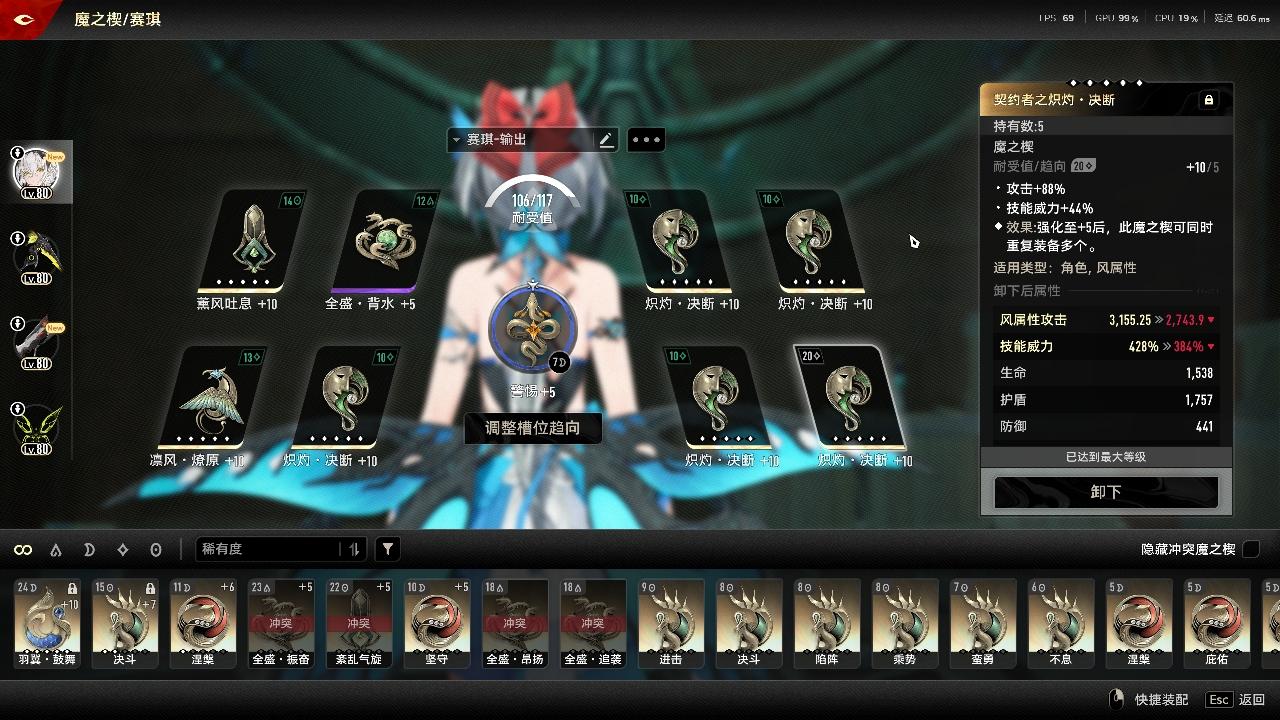Select the infinity all-types filter tab

pos(23,549)
